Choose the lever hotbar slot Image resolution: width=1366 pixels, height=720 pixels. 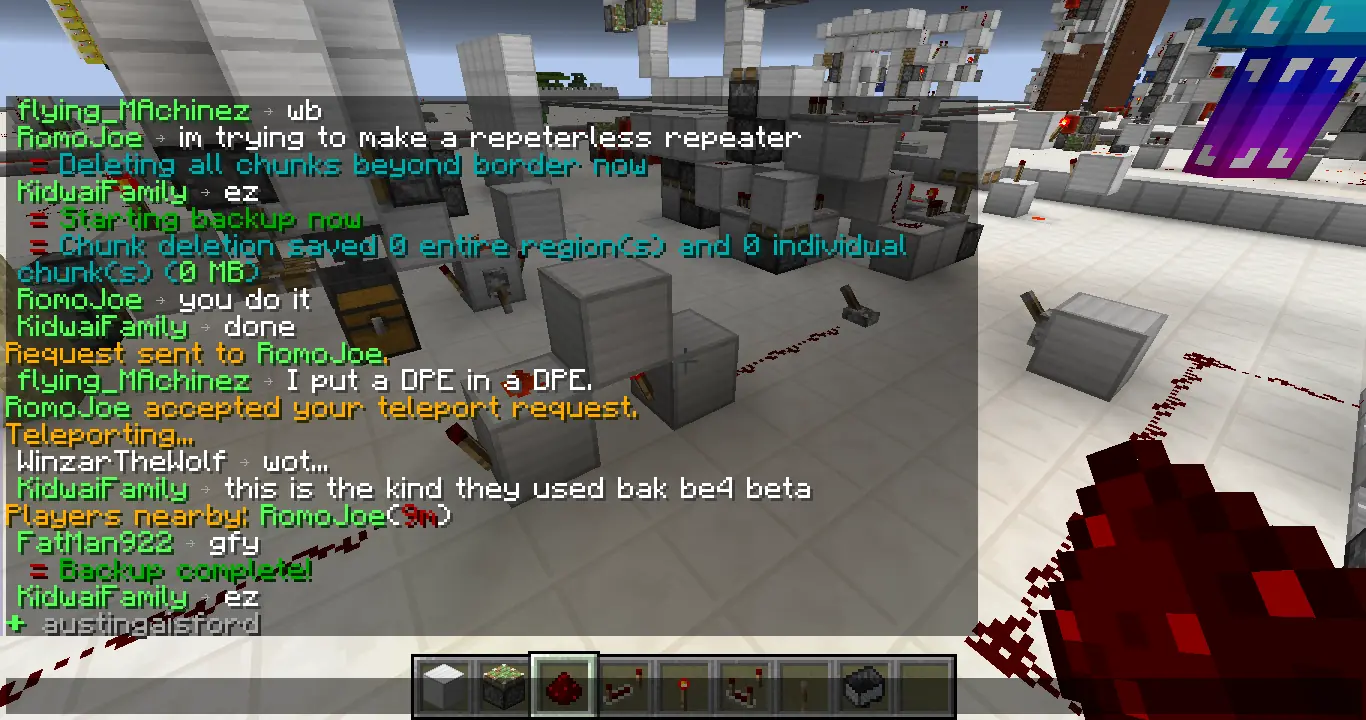(804, 687)
